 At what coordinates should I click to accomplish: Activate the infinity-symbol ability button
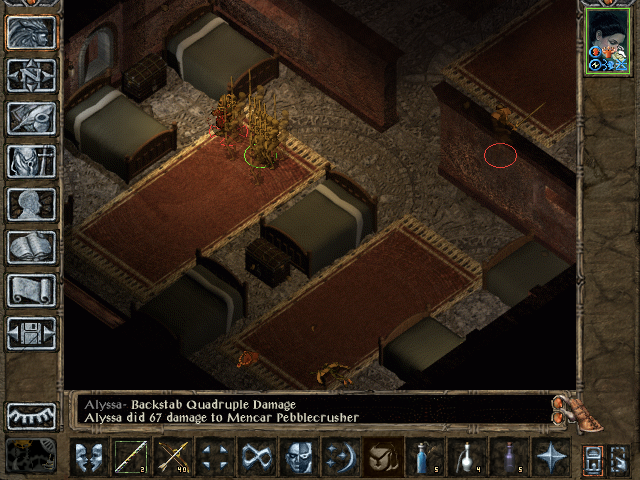256,458
